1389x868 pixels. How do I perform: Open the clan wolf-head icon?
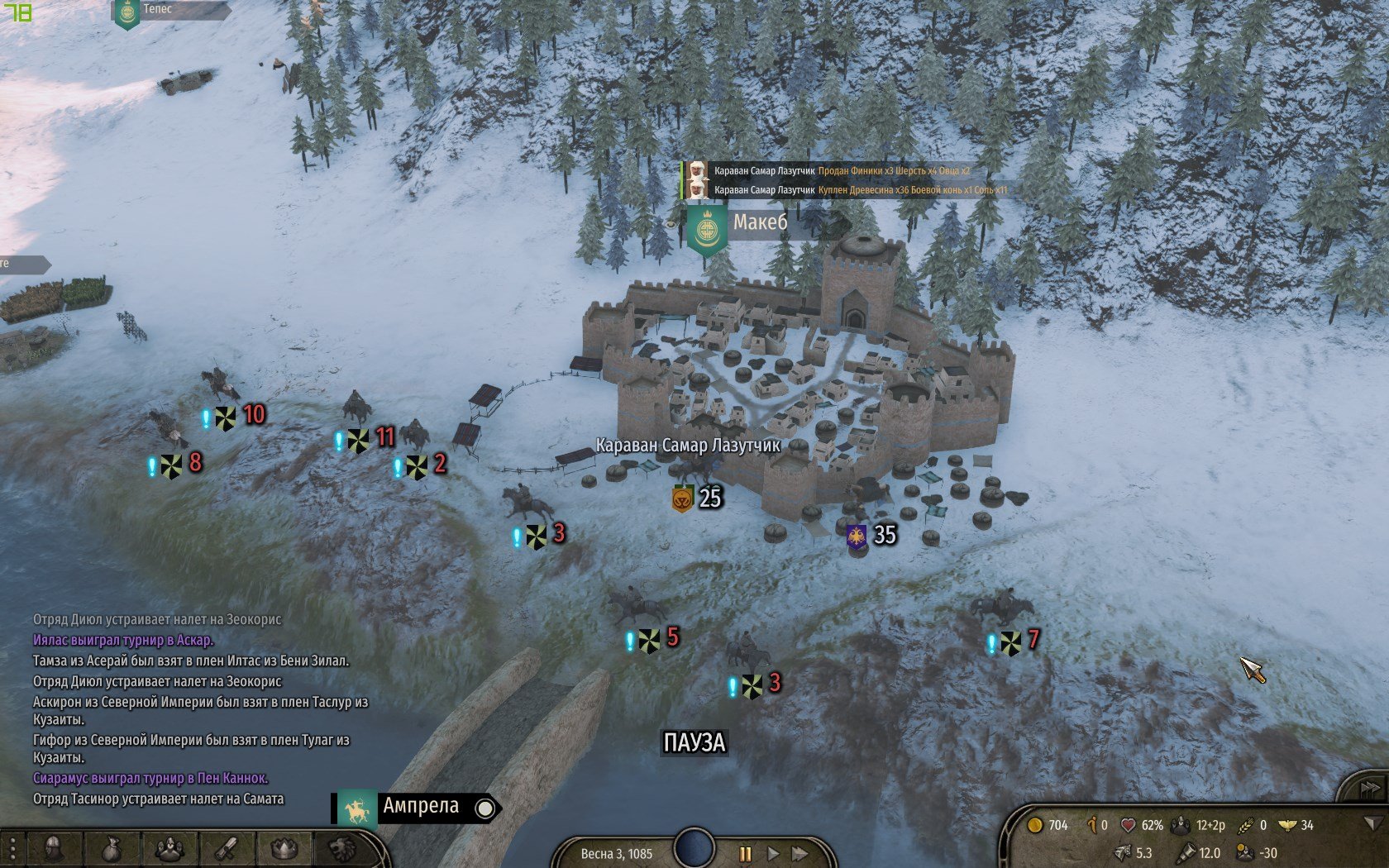pos(341,850)
